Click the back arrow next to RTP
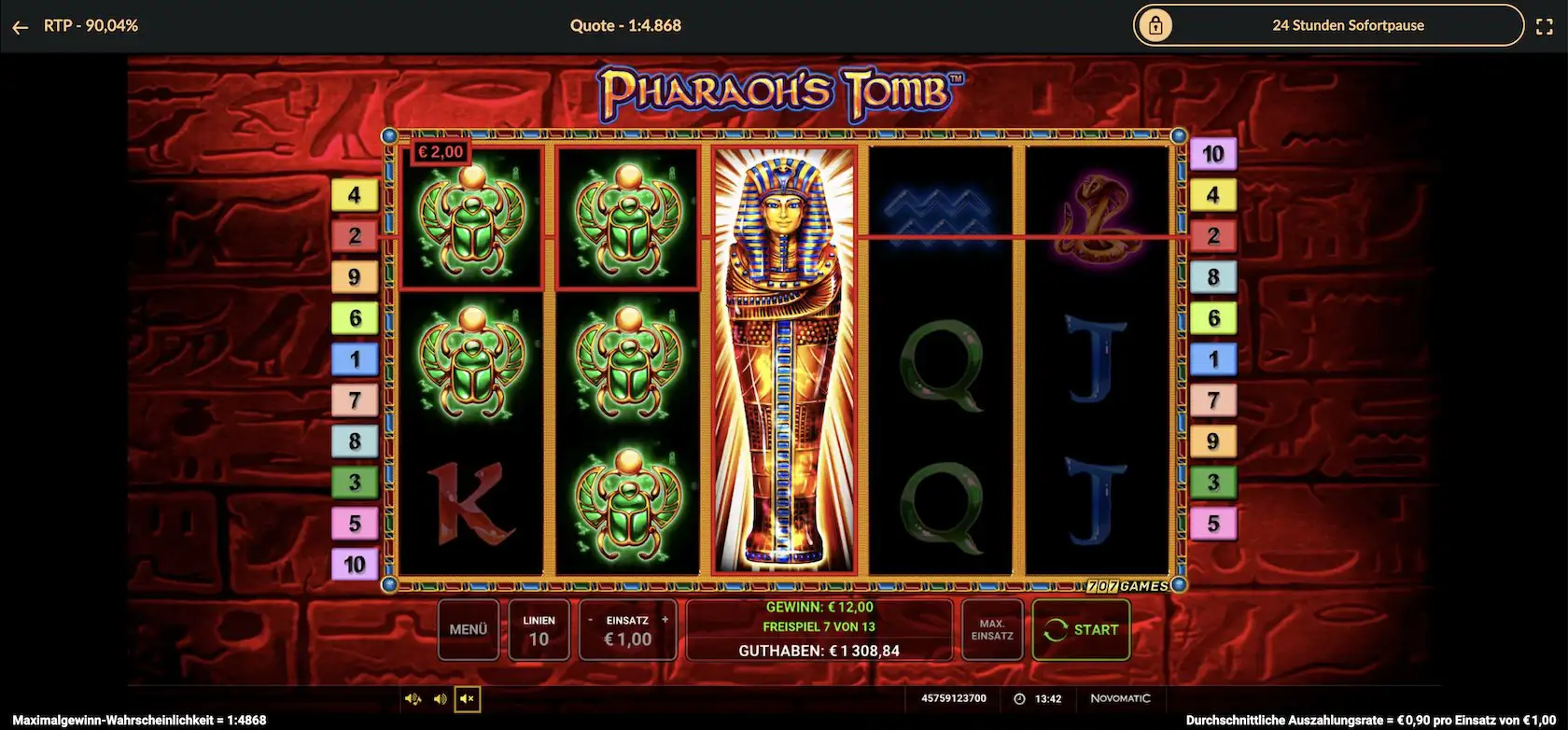1568x730 pixels. coord(20,26)
